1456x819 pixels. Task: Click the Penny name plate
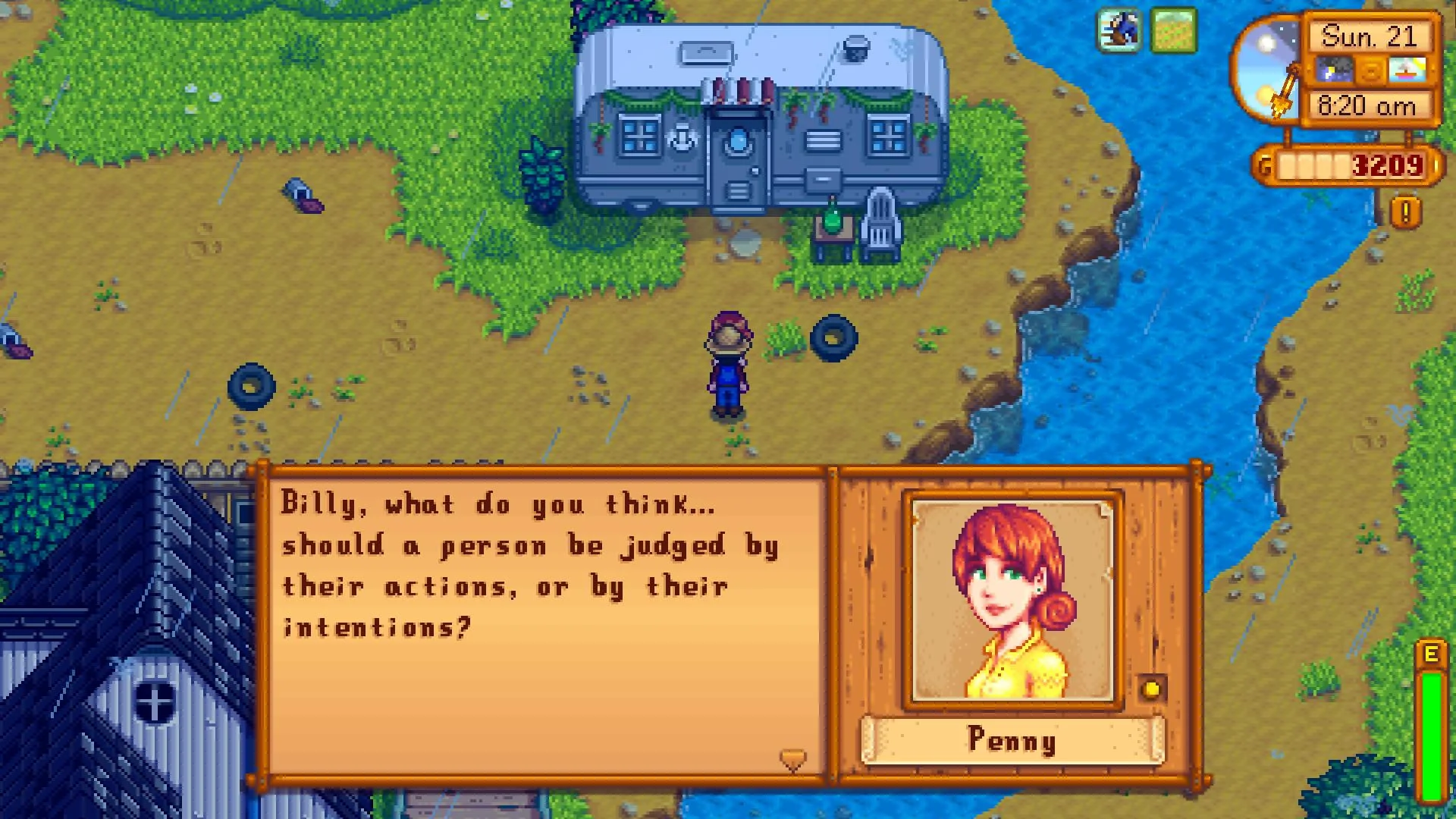(1014, 739)
